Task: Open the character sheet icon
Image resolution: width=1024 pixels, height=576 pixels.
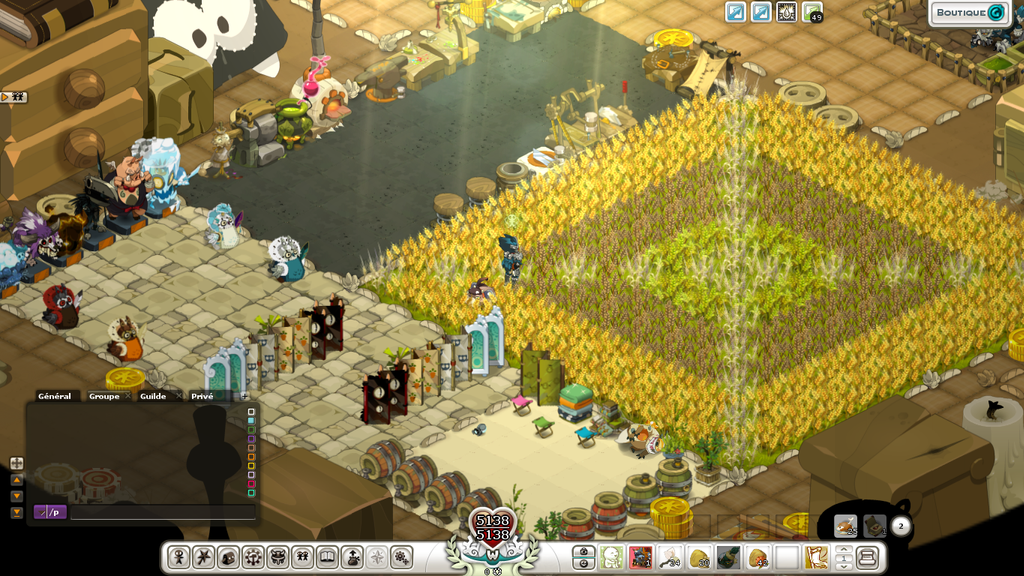Action: (x=179, y=557)
